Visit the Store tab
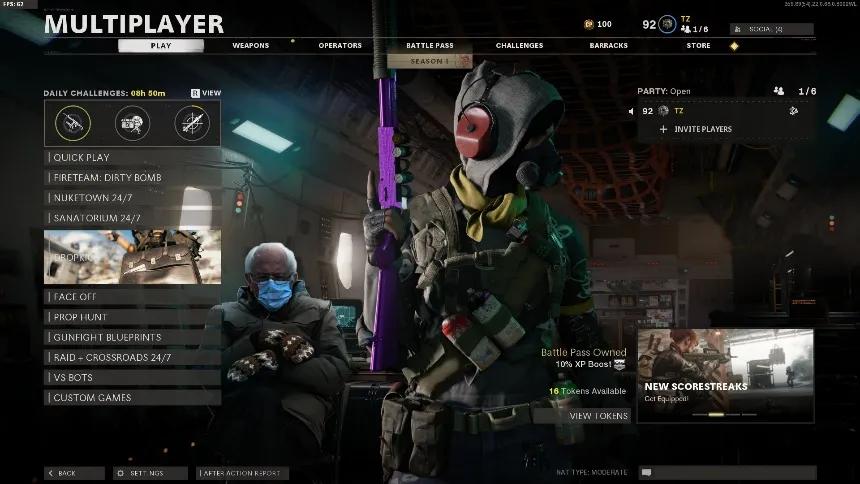This screenshot has width=860, height=484. (x=698, y=45)
